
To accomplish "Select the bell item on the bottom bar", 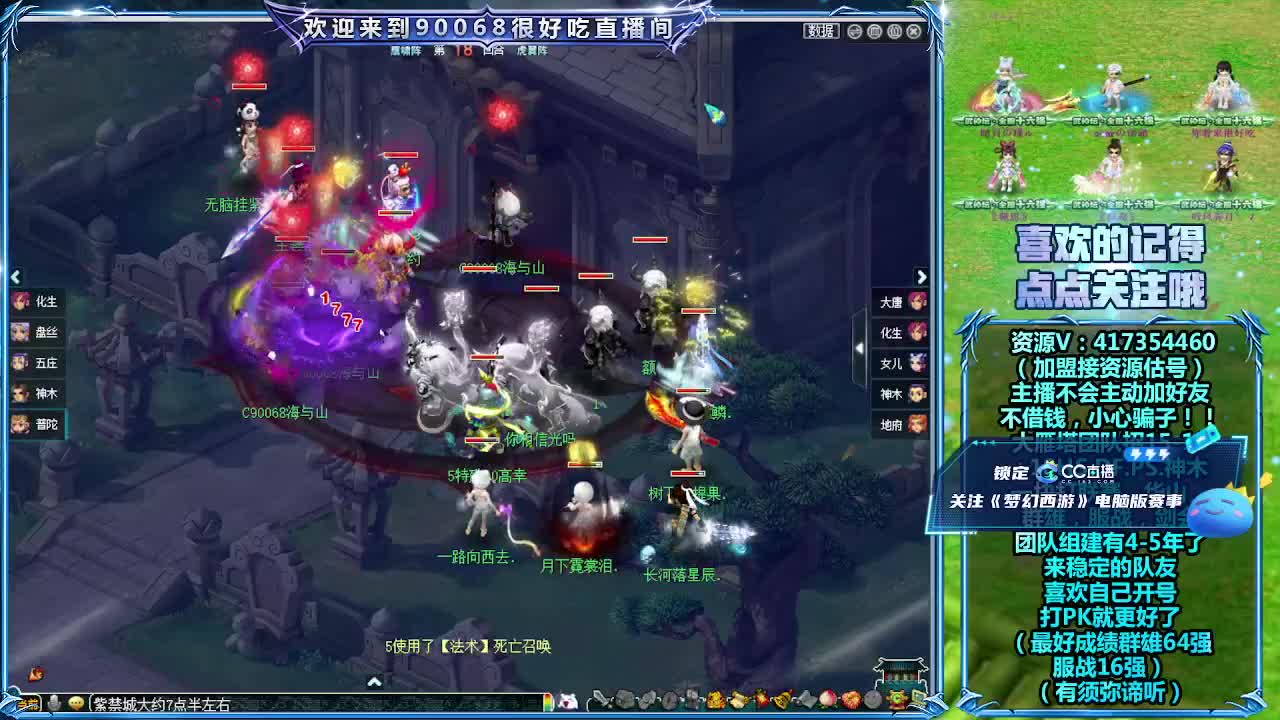I will click(x=783, y=700).
